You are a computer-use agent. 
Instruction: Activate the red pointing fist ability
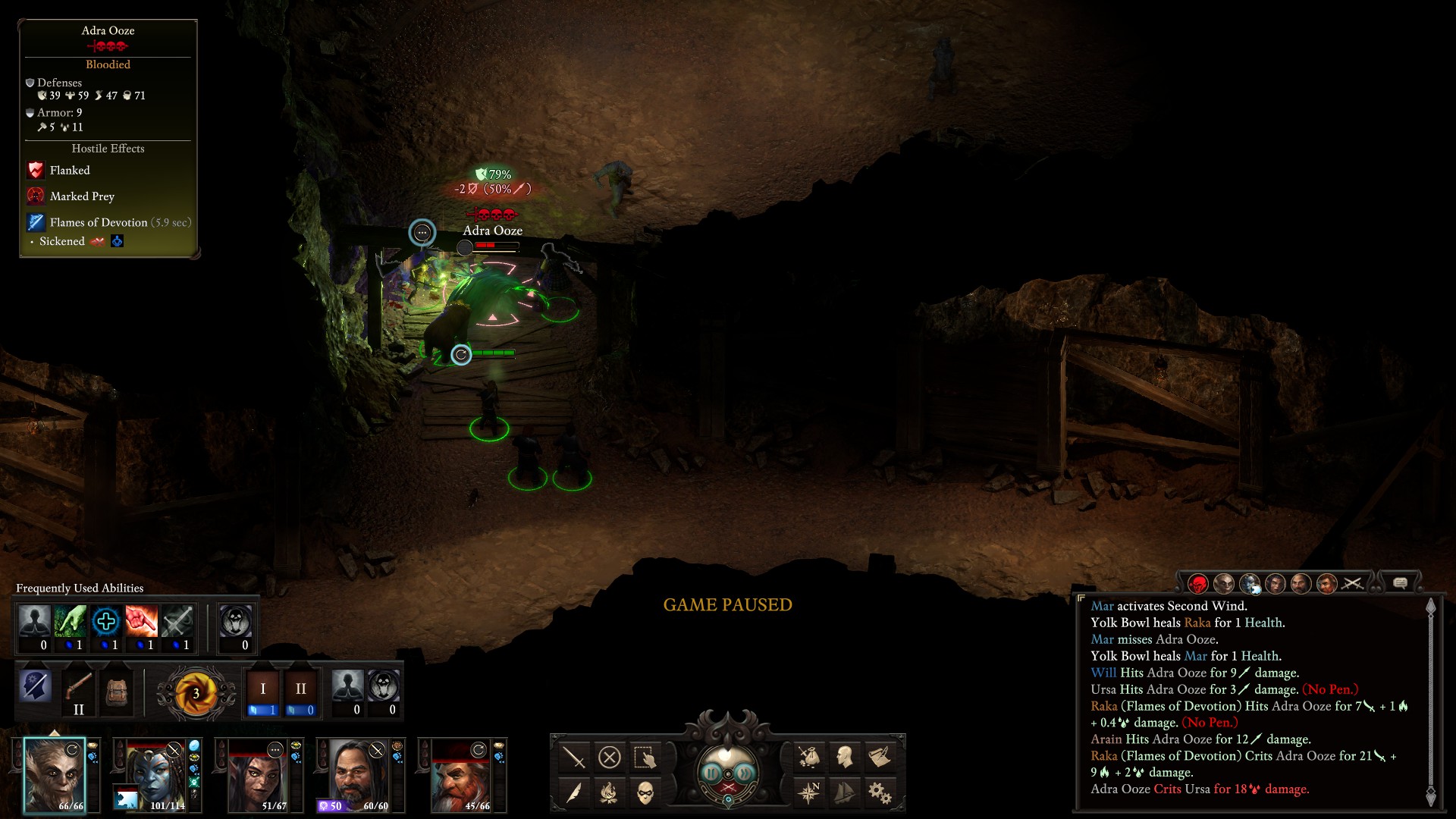[141, 622]
